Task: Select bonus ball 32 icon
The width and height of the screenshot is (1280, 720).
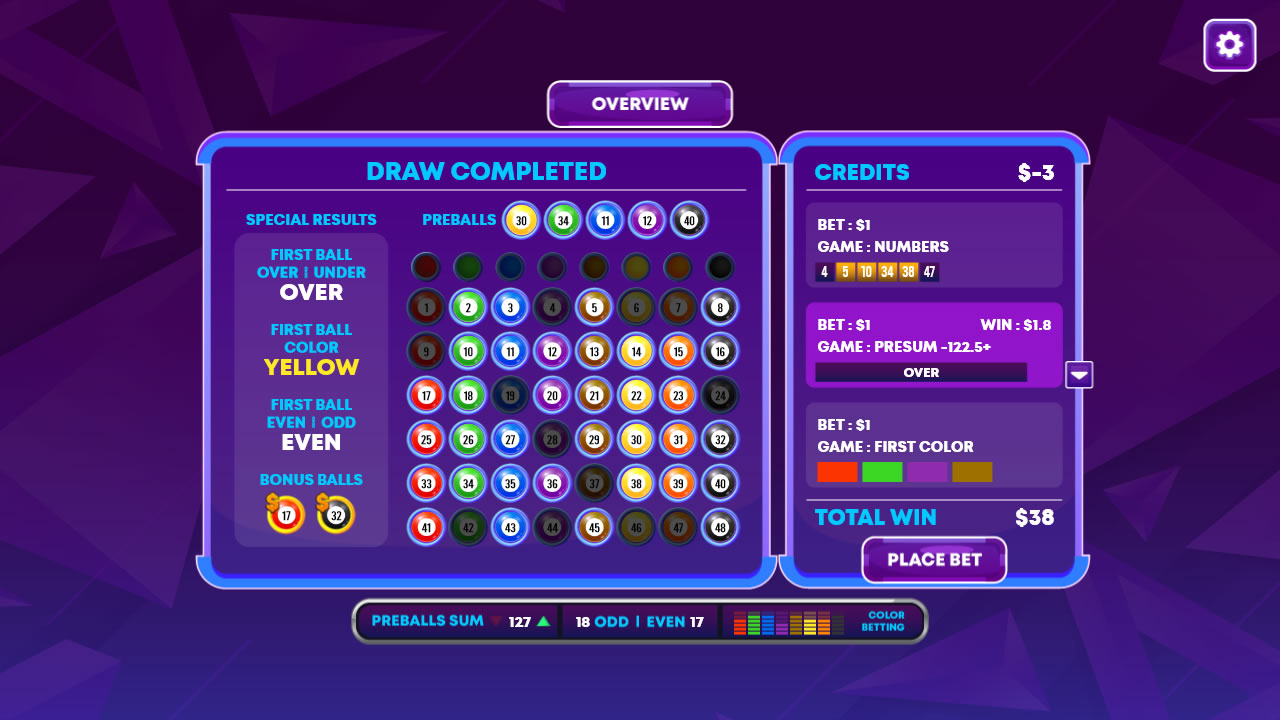Action: click(x=334, y=514)
